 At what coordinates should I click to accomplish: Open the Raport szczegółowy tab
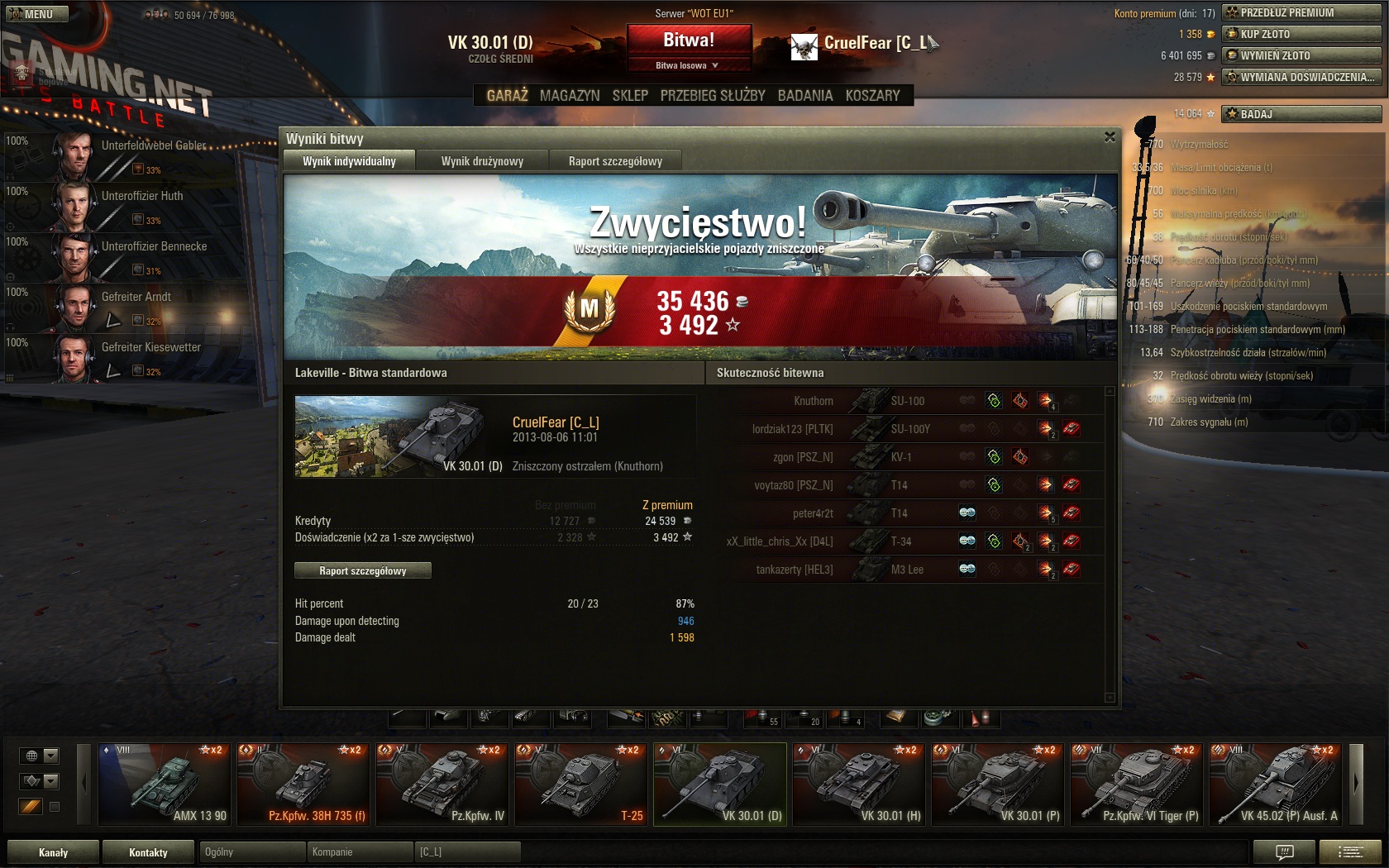615,161
